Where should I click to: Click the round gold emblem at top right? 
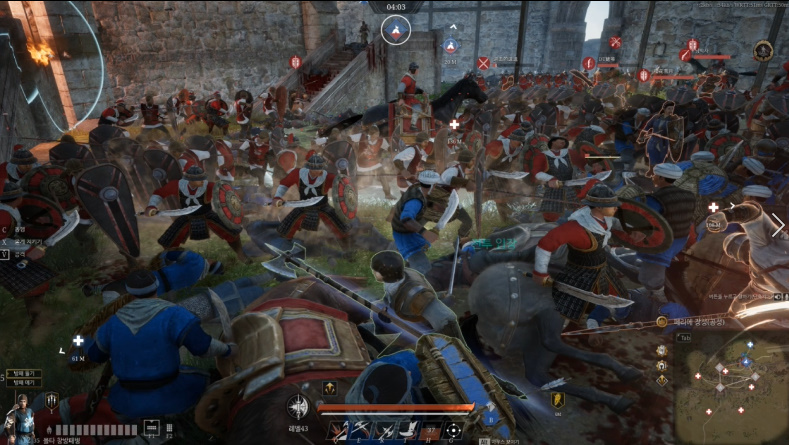click(763, 50)
